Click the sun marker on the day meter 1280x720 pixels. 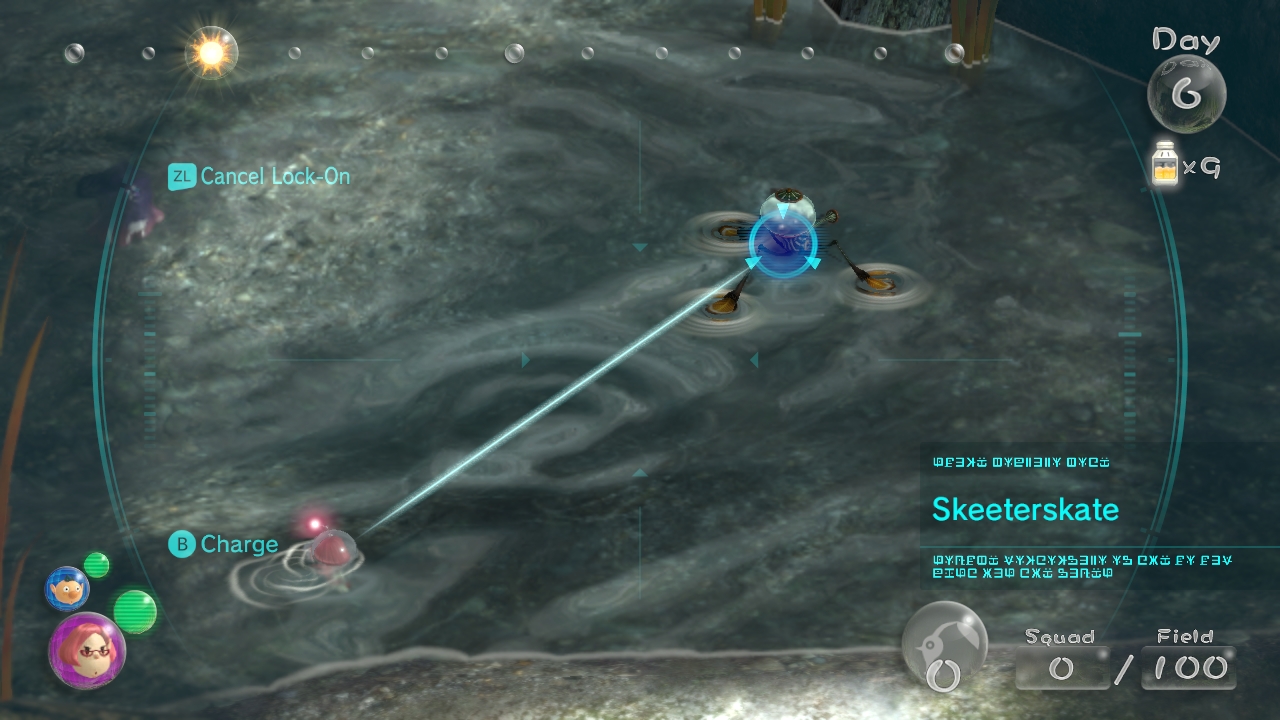(212, 52)
